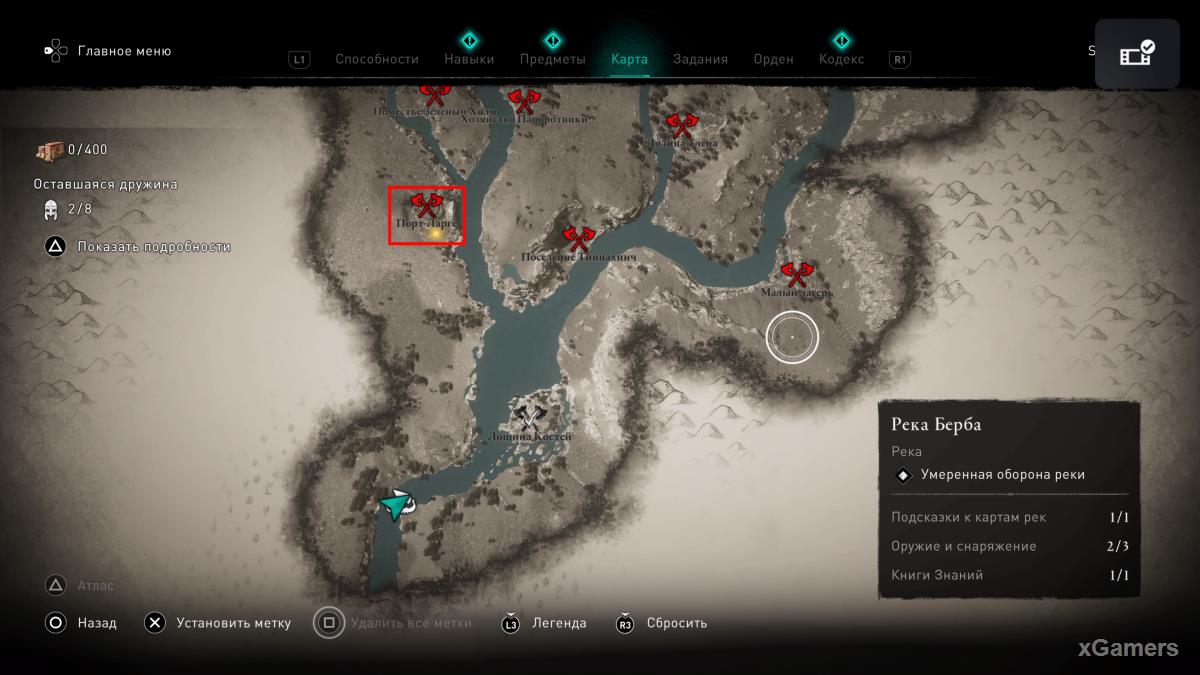Select the grey Лощина Костей marker
The width and height of the screenshot is (1200, 675).
(x=530, y=418)
